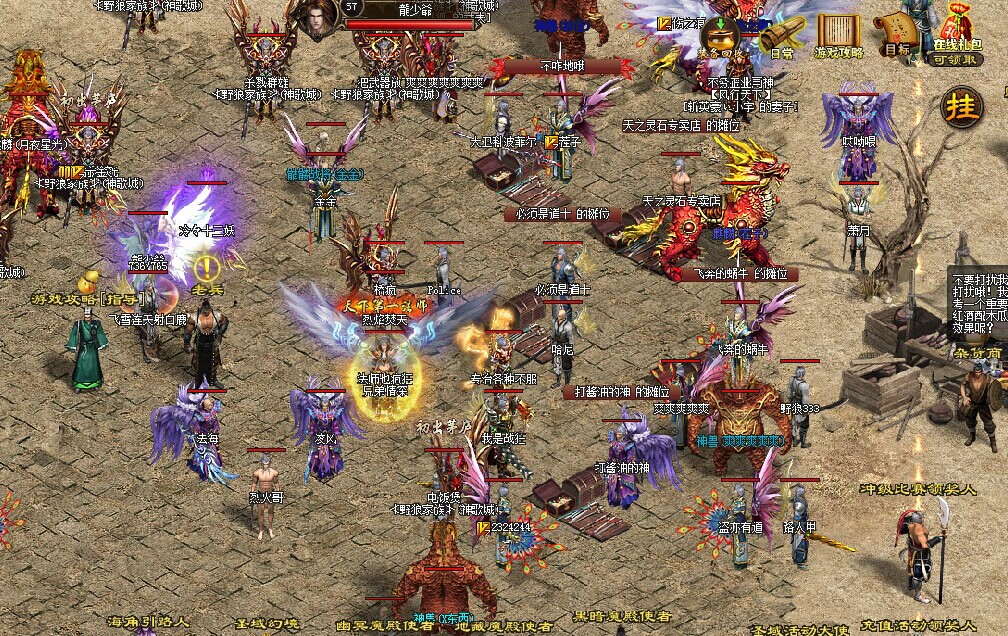Toggle the round 挂 auto-play button
This screenshot has width=1008, height=636.
963,107
